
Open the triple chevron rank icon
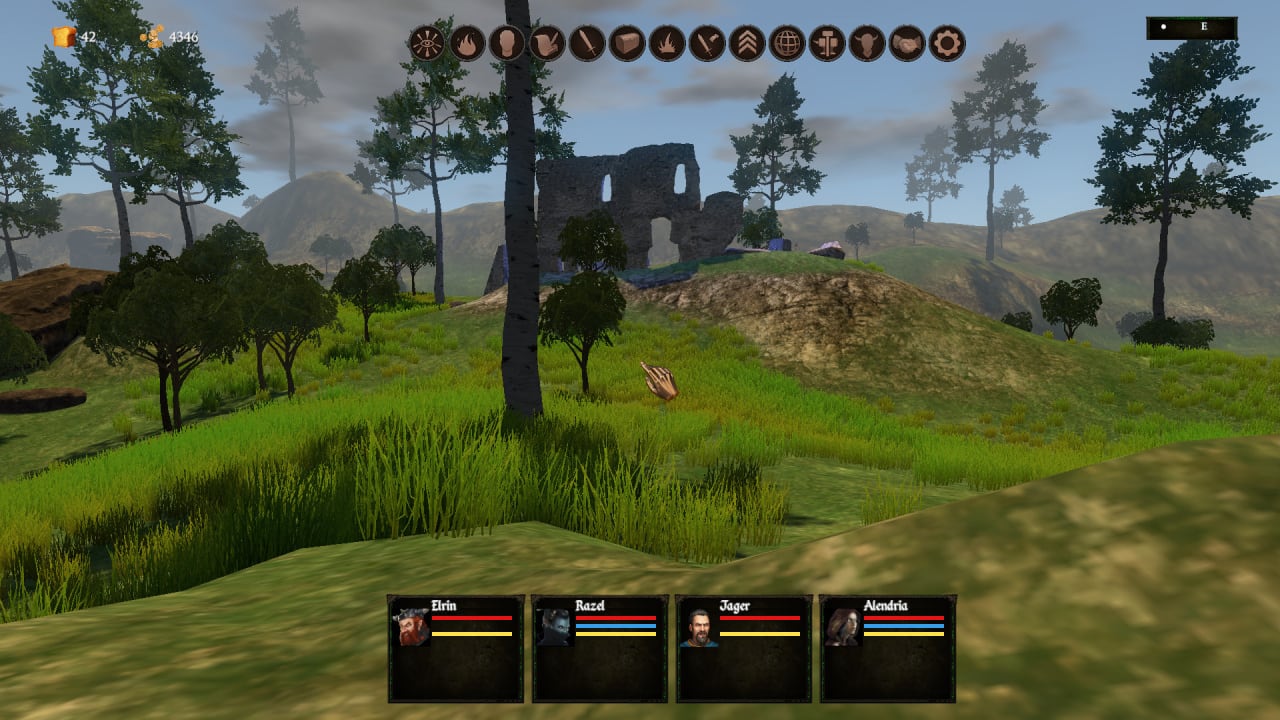tap(747, 43)
